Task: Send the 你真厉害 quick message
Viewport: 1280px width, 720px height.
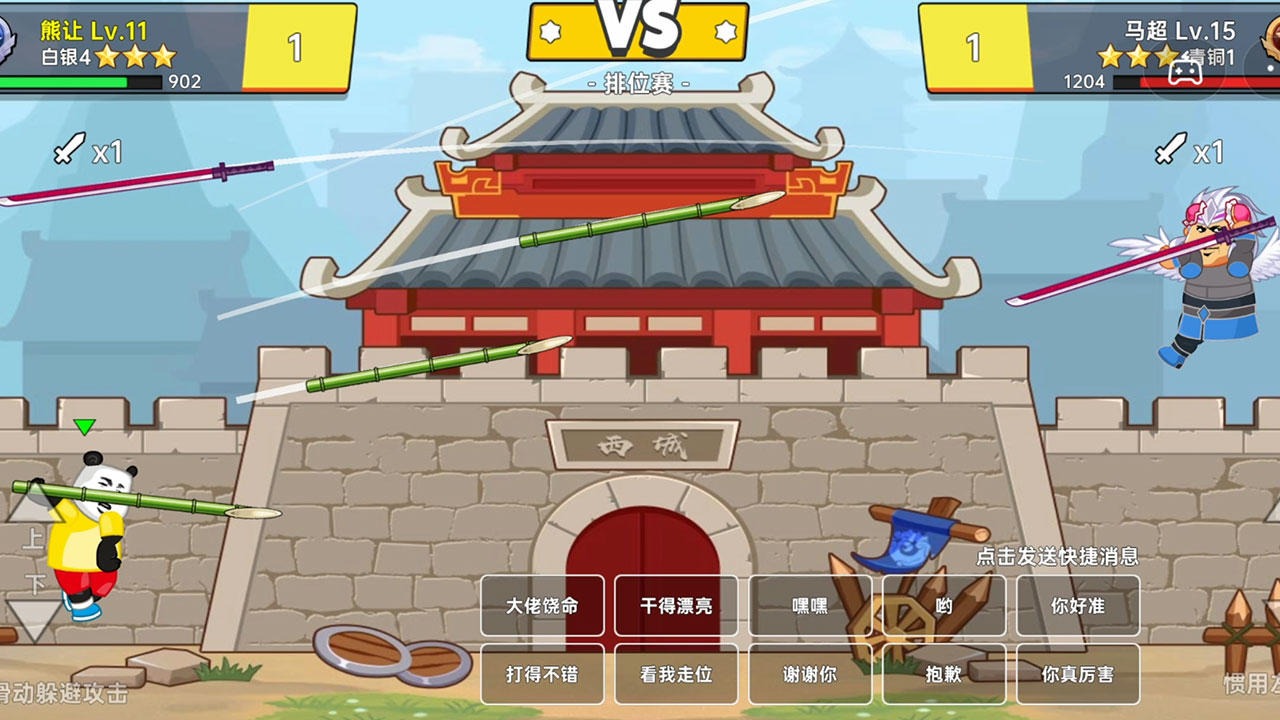Action: click(x=1076, y=674)
